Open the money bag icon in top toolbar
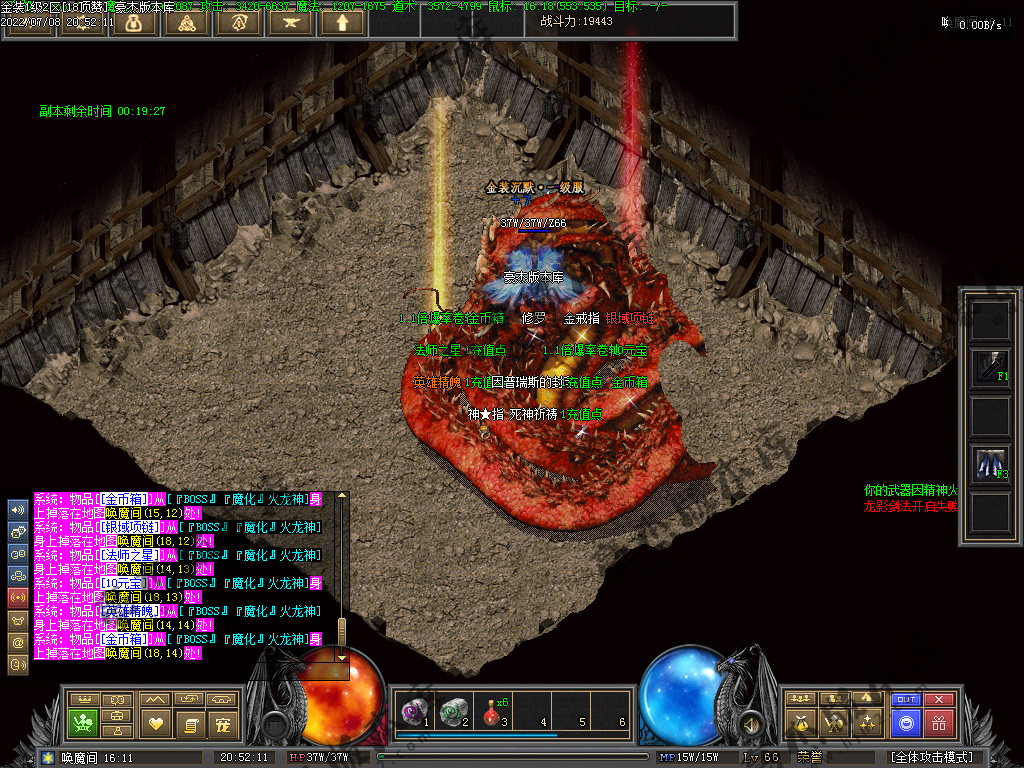 133,22
